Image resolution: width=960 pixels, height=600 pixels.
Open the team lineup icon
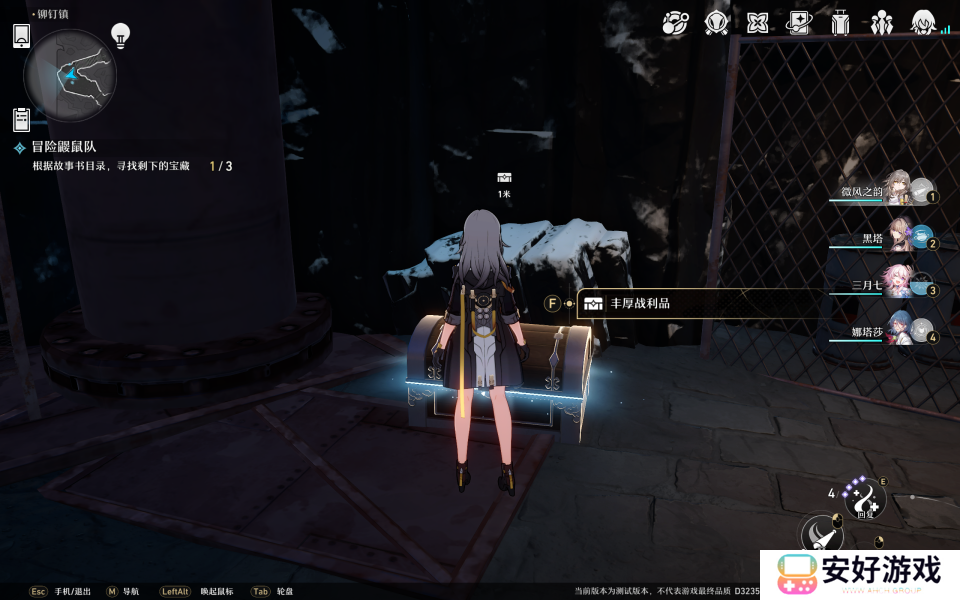pos(881,22)
